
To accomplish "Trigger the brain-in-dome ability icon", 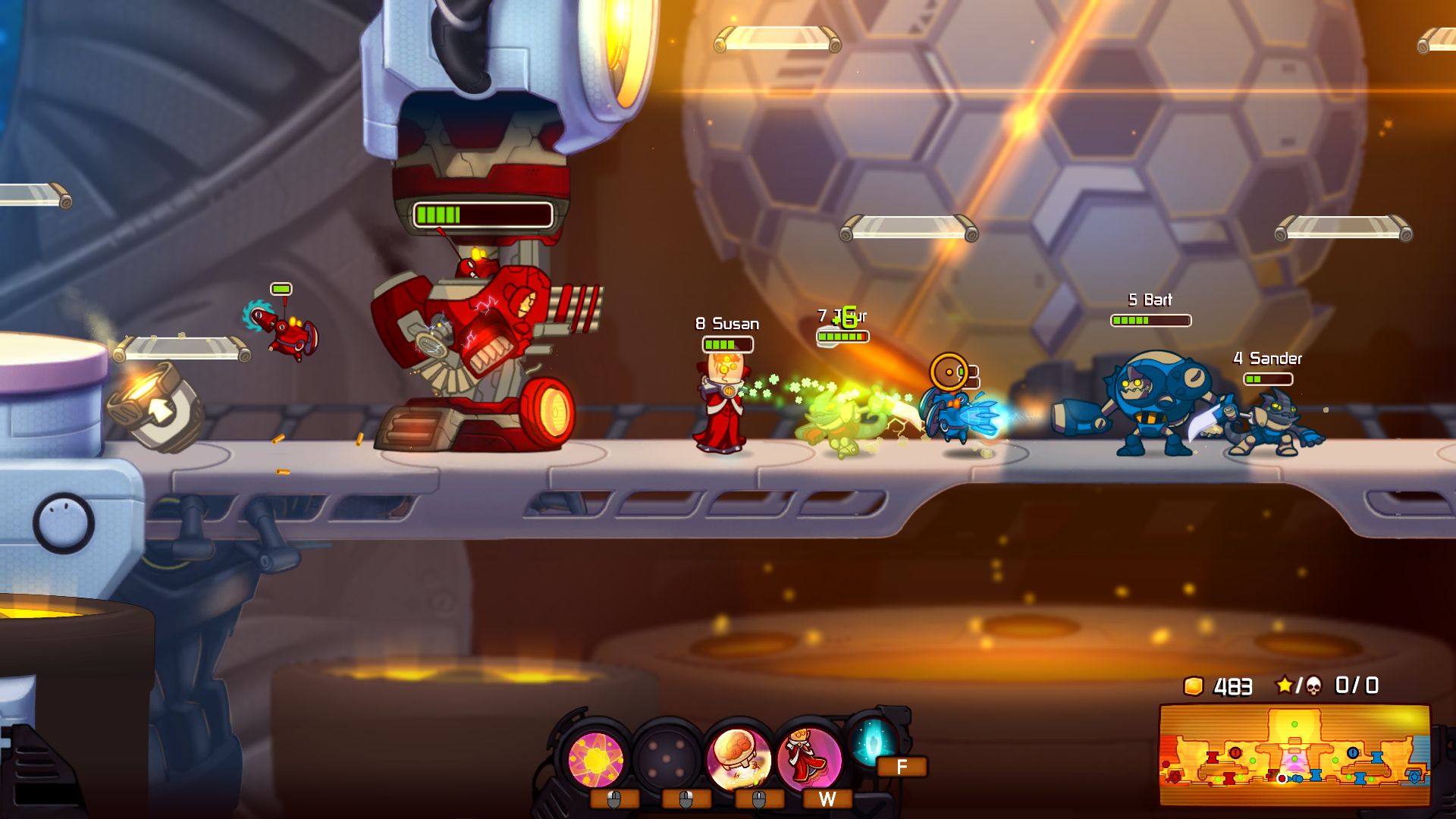I will tap(739, 758).
